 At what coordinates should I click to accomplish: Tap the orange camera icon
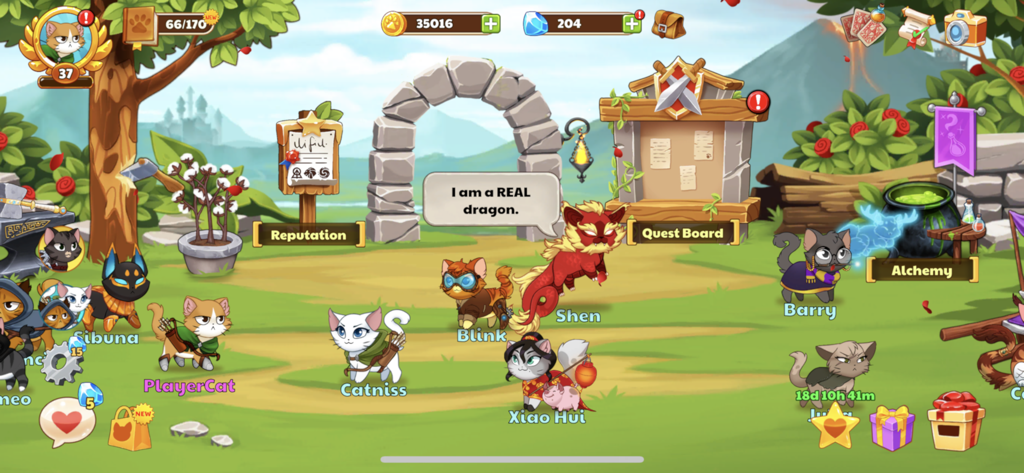pyautogui.click(x=965, y=27)
